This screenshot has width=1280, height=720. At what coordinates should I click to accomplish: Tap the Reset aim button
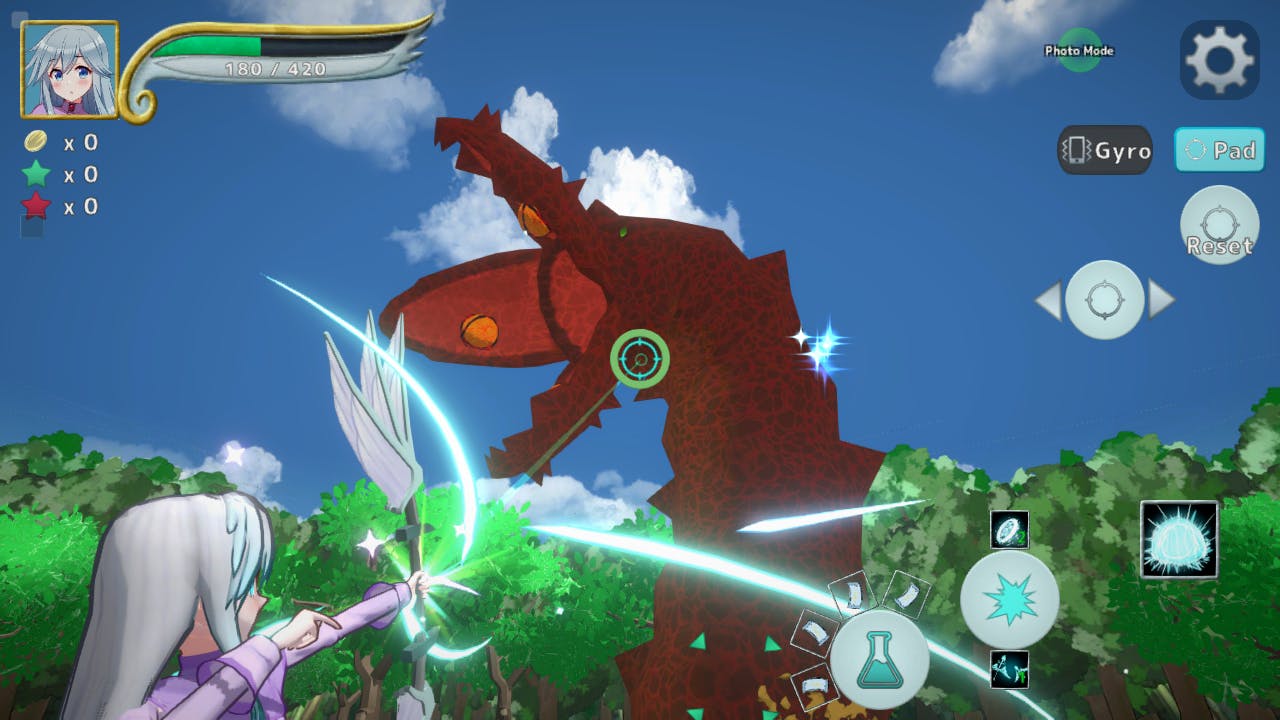[x=1219, y=226]
